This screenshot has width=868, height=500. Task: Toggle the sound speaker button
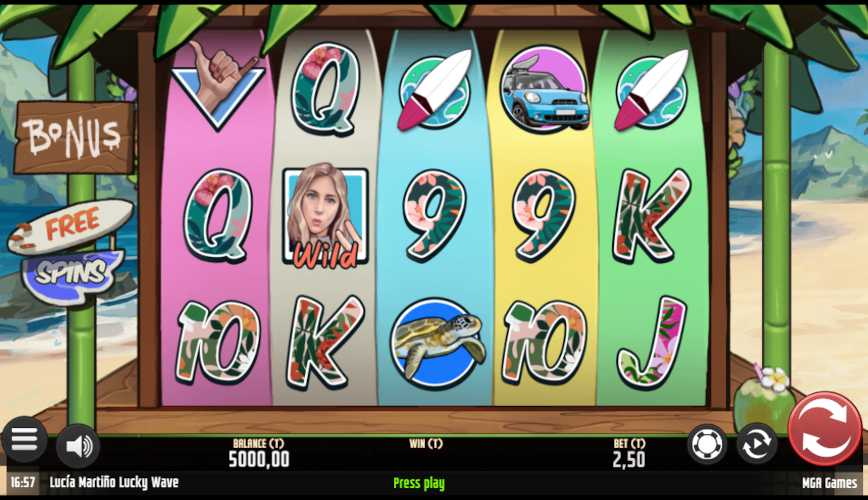pyautogui.click(x=77, y=445)
